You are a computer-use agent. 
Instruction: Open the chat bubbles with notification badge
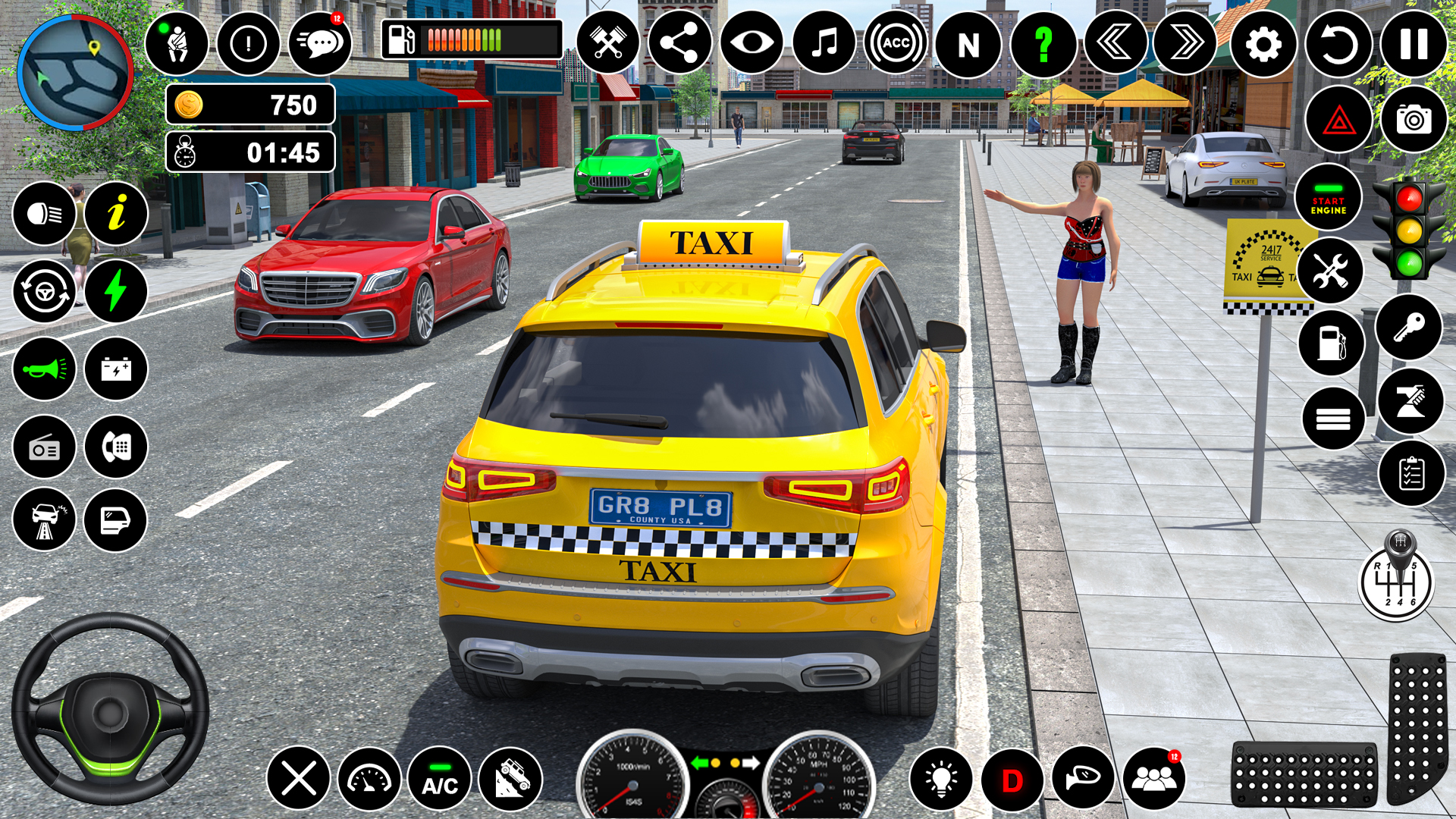(x=321, y=43)
